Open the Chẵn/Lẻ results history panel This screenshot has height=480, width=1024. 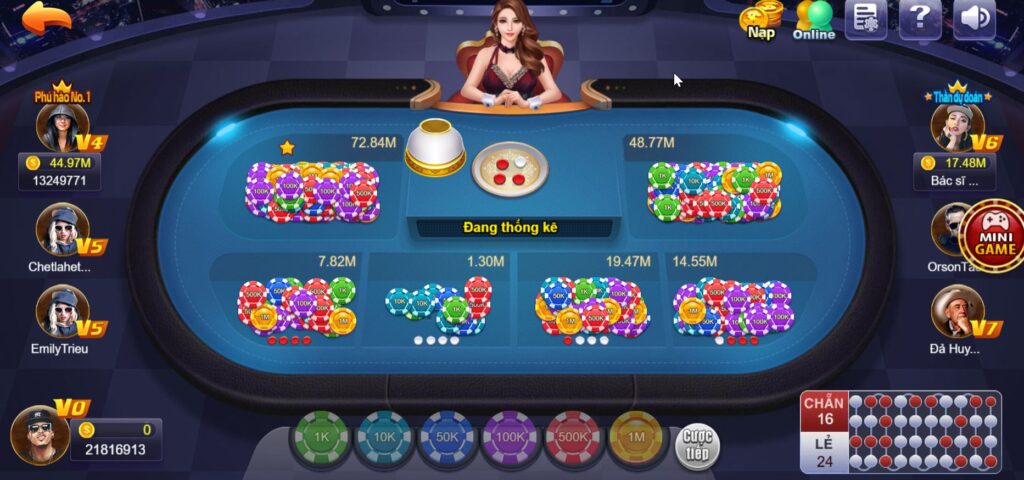(900, 431)
